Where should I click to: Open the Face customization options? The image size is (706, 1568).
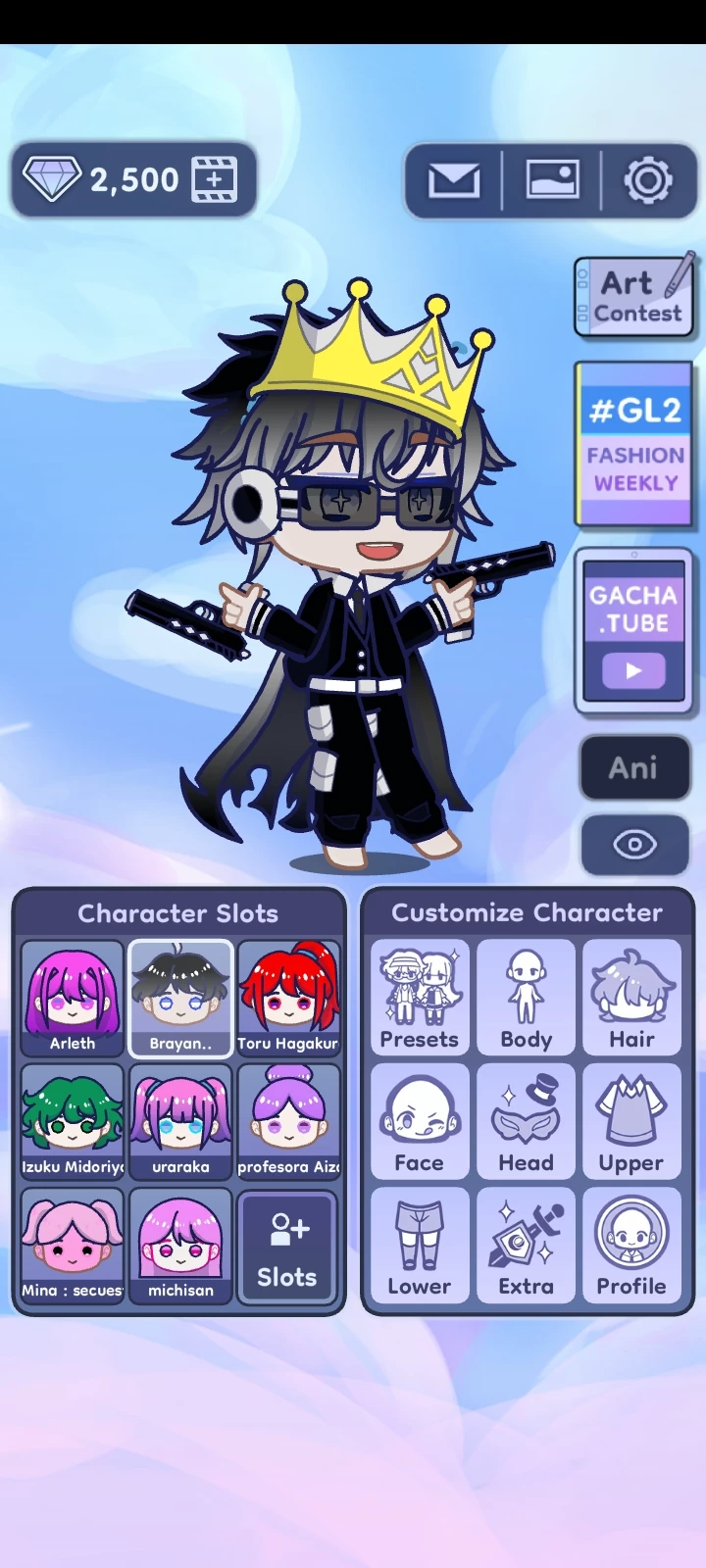420,1121
